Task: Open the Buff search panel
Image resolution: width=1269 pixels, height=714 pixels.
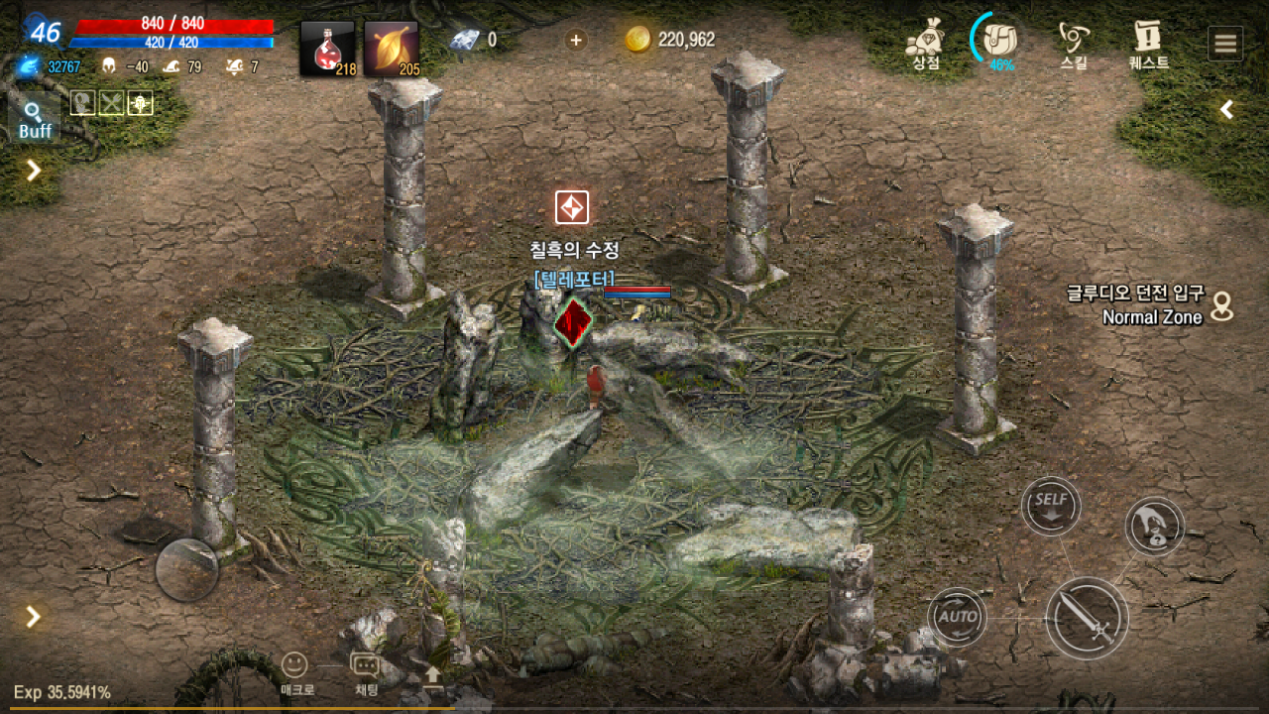Action: coord(35,120)
